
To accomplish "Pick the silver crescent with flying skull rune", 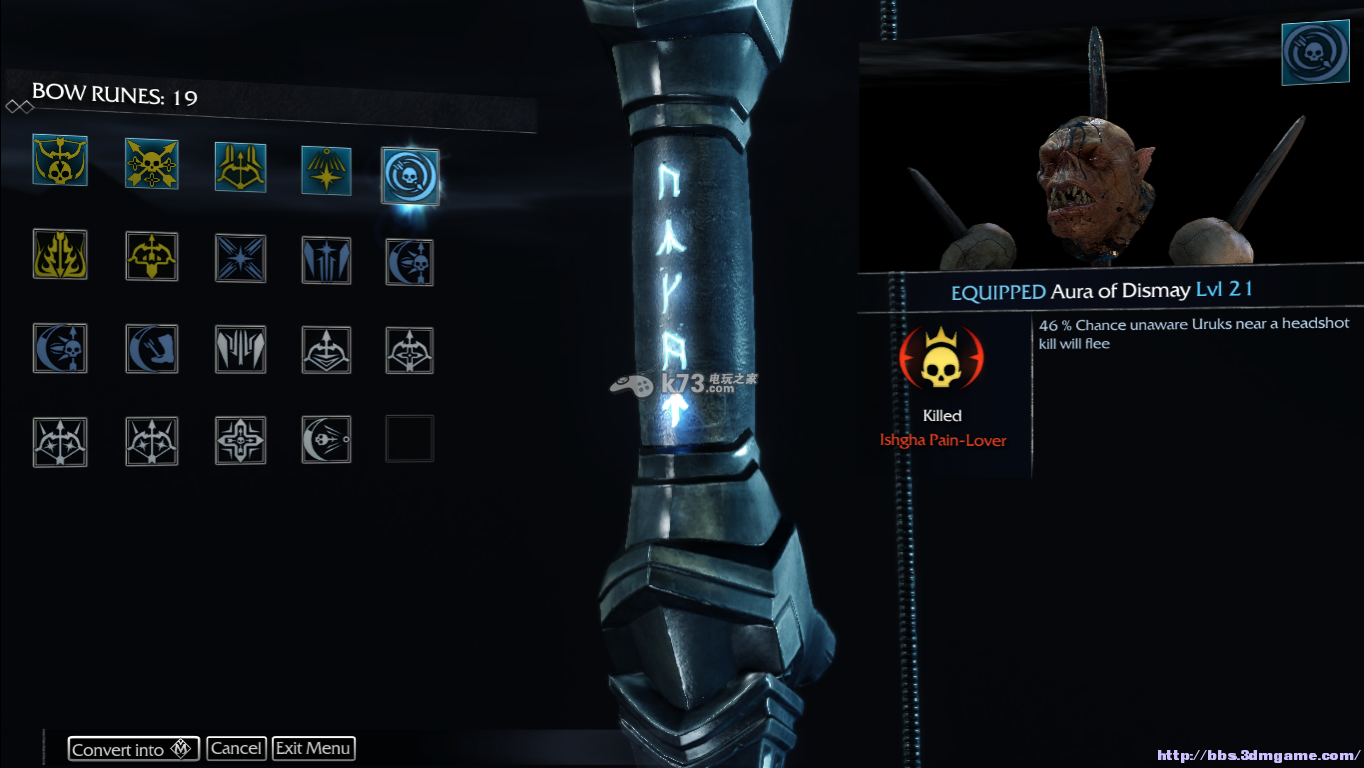I will 326,440.
